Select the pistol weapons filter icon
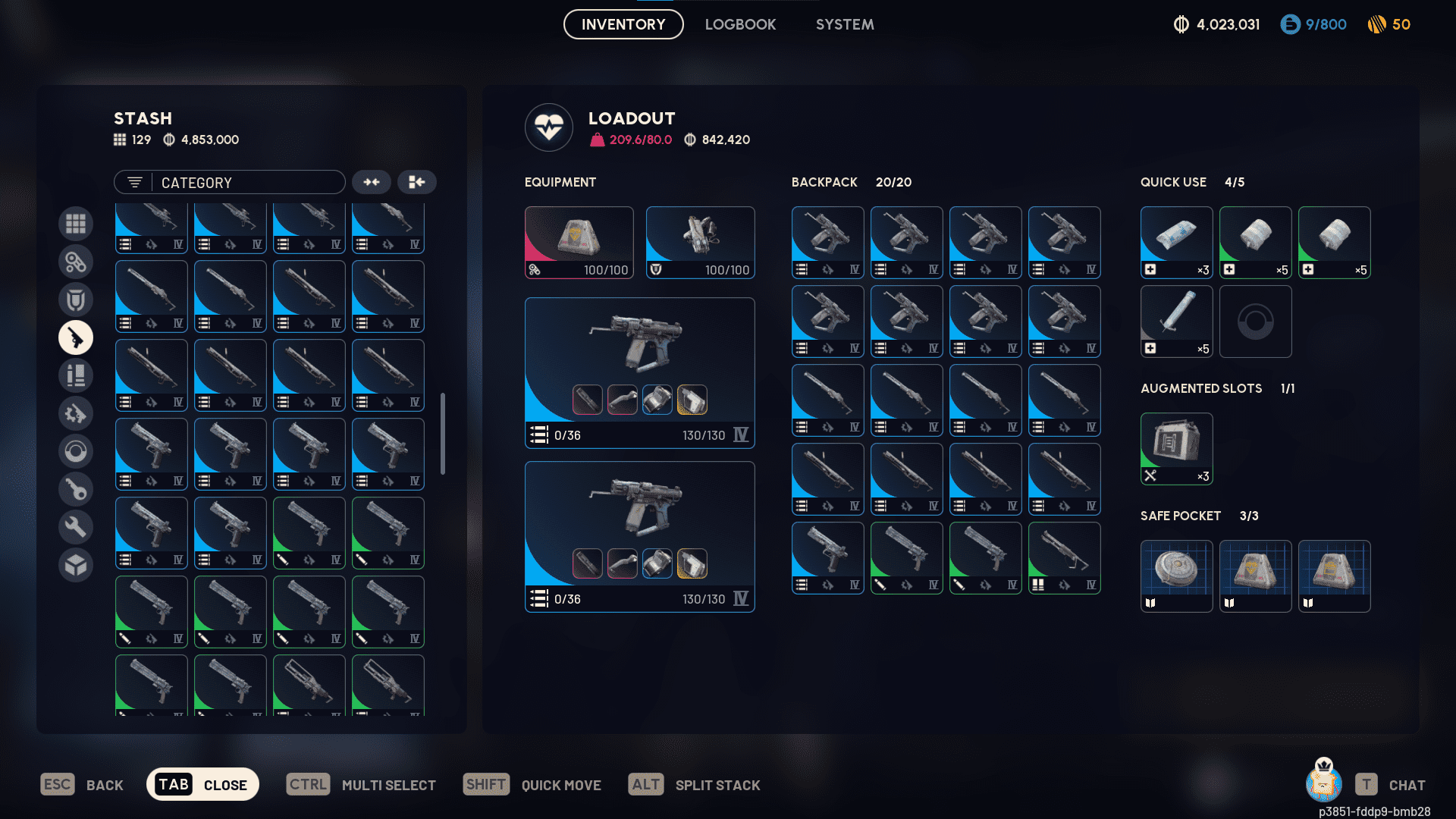 coord(76,337)
